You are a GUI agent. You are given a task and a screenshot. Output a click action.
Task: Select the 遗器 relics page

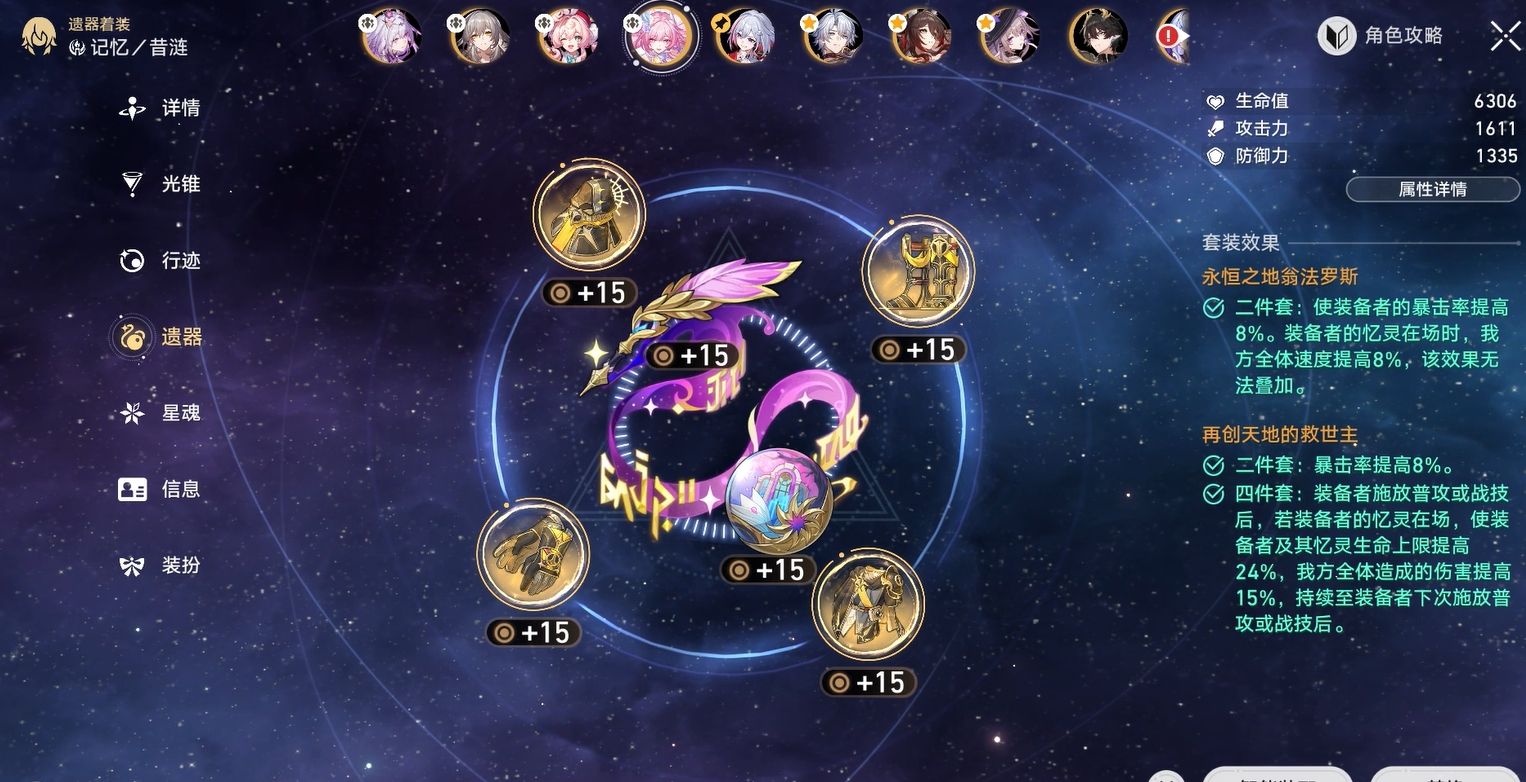tap(161, 337)
